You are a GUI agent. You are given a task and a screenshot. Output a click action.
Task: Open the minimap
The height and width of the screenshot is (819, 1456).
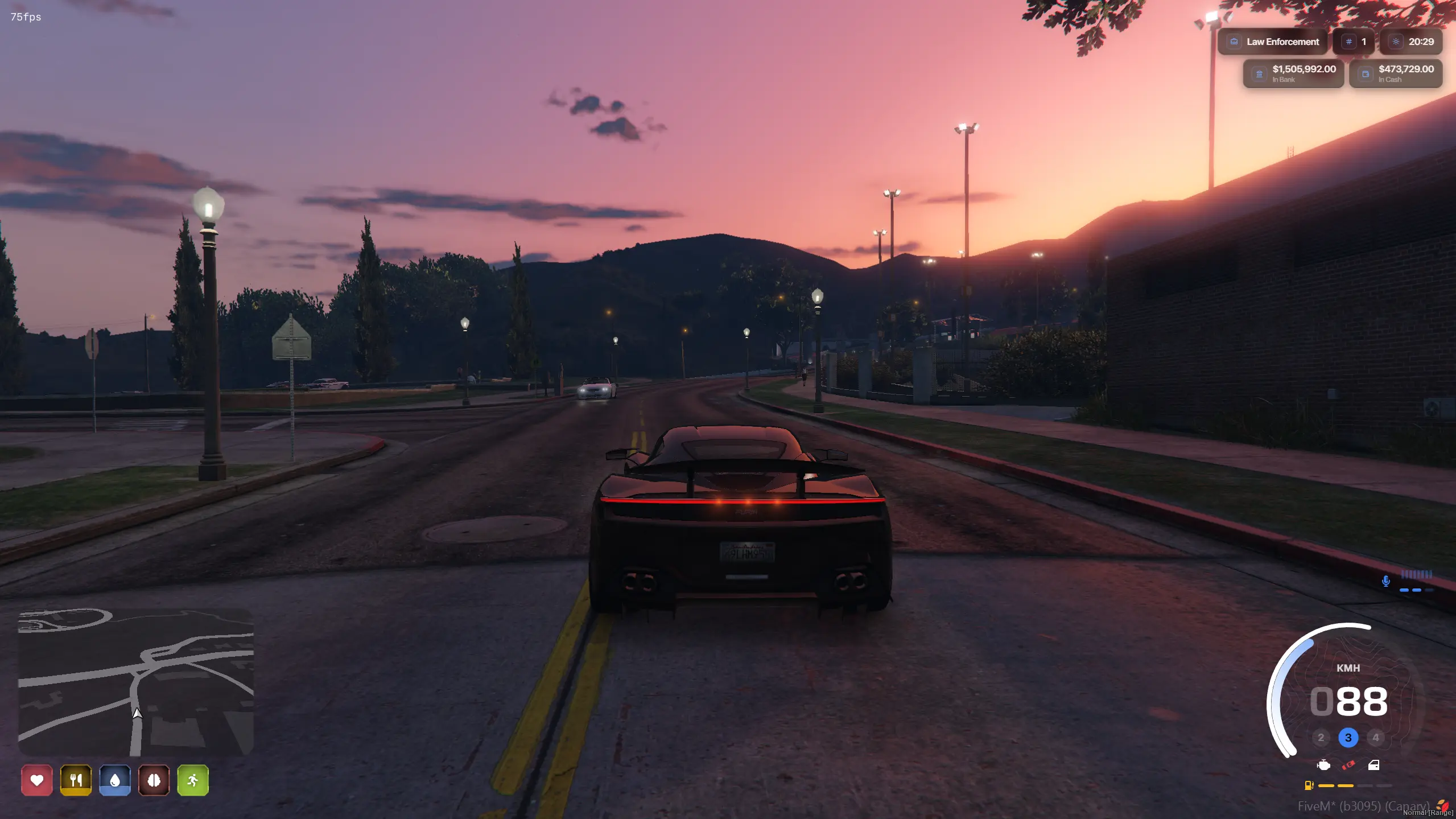click(135, 682)
